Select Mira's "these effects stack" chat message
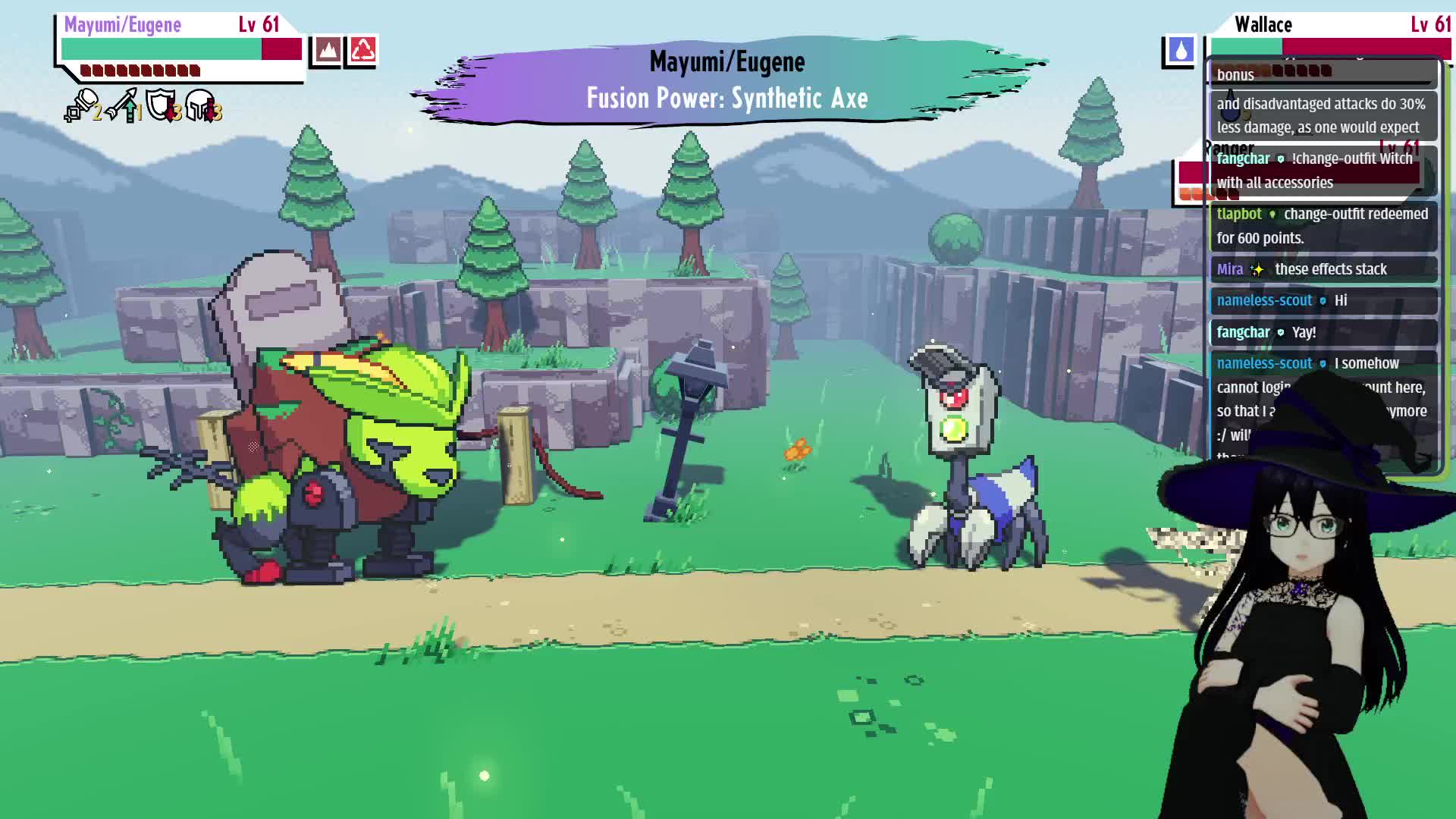The height and width of the screenshot is (819, 1456). point(1323,269)
